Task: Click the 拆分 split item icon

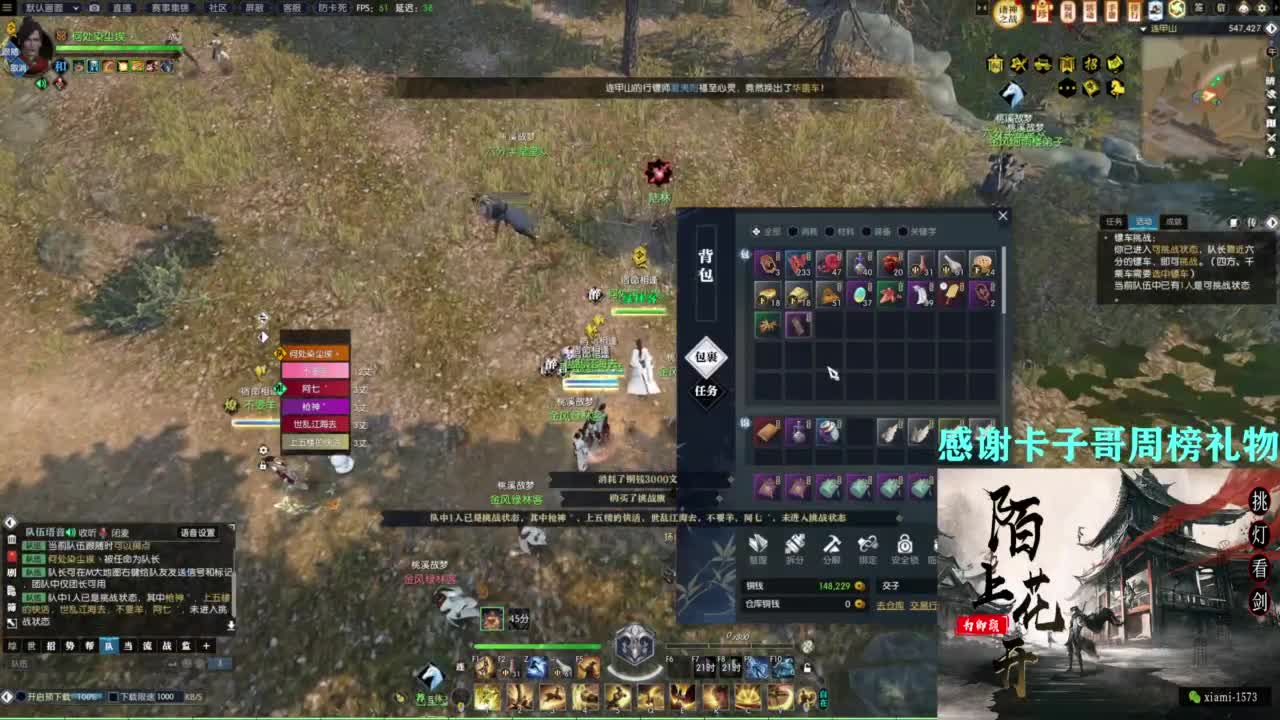Action: pos(795,545)
